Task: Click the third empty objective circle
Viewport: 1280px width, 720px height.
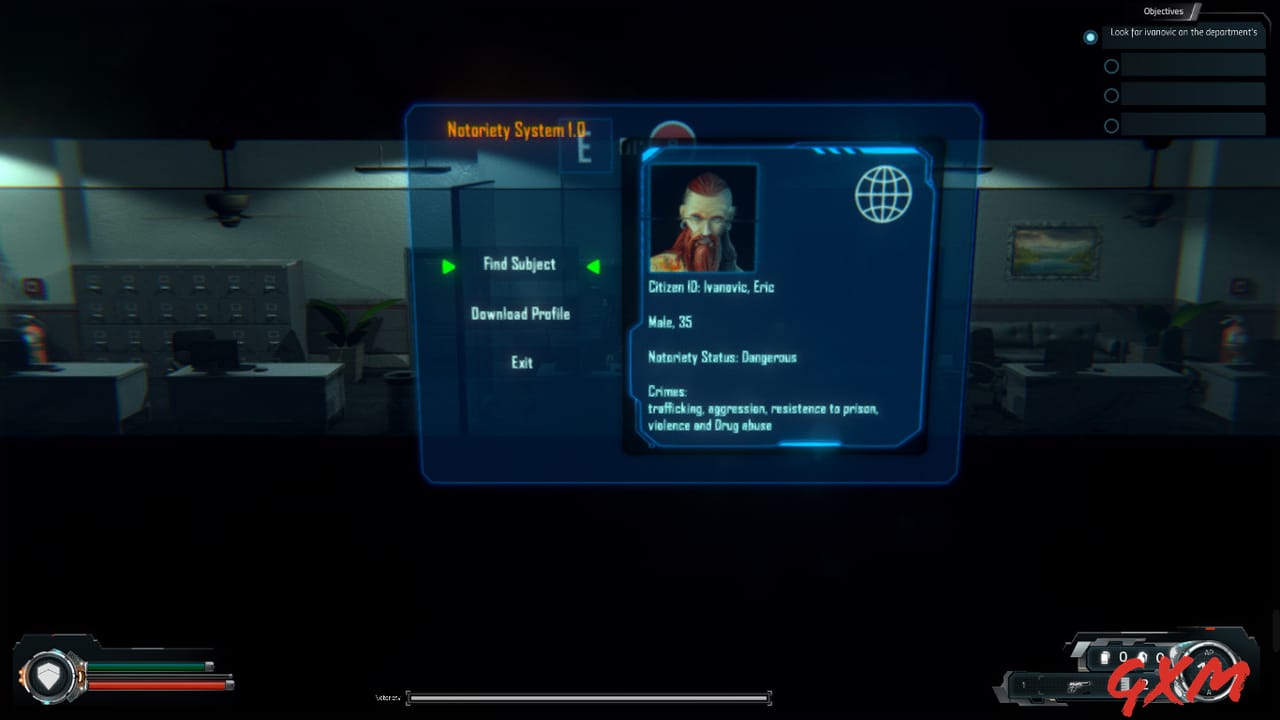Action: pos(1111,95)
